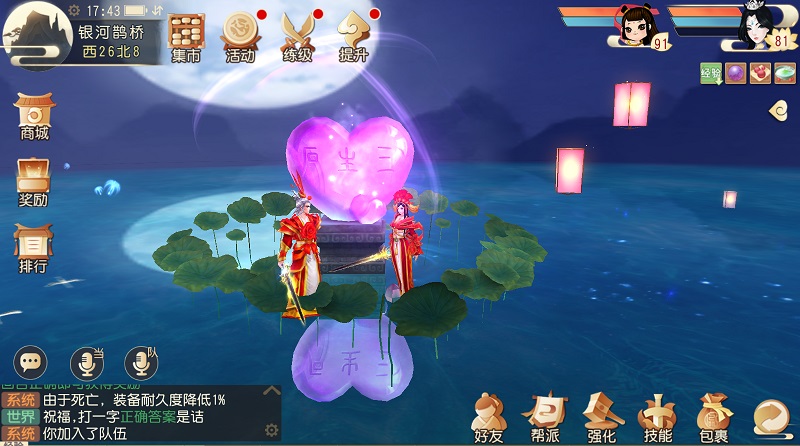Activate the 队 team voice microphone

pyautogui.click(x=141, y=362)
